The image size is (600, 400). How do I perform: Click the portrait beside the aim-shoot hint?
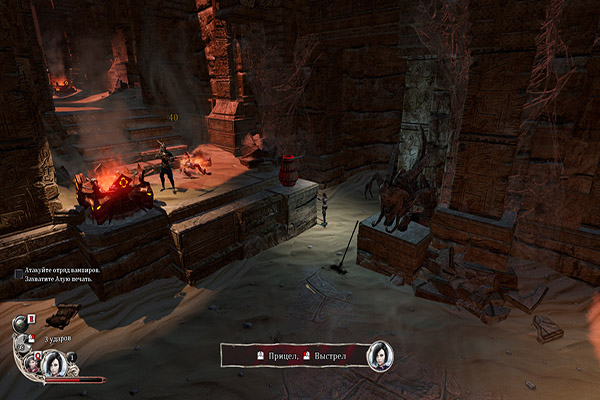pyautogui.click(x=380, y=355)
